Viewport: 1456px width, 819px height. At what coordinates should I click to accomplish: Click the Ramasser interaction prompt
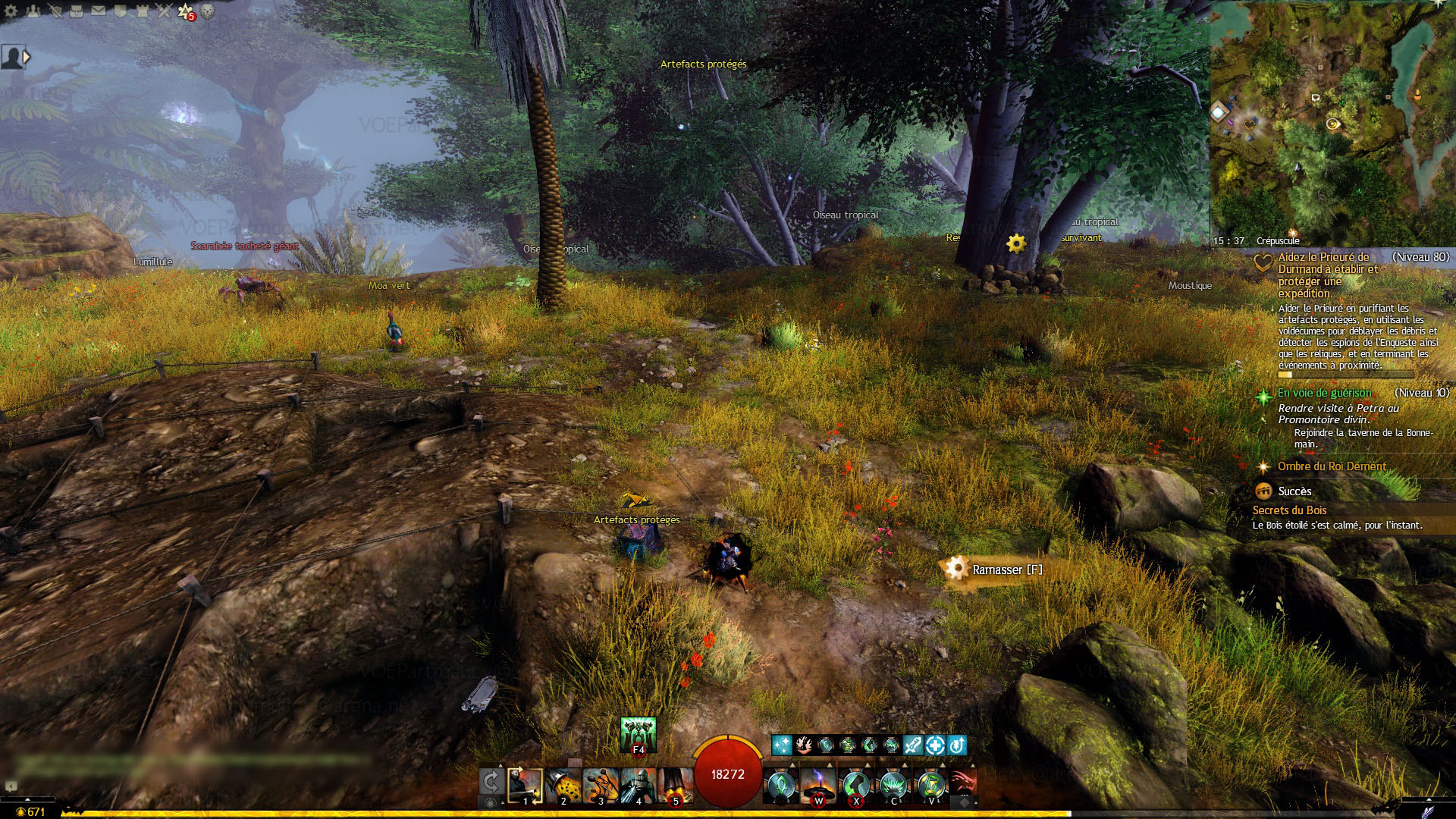click(1006, 570)
